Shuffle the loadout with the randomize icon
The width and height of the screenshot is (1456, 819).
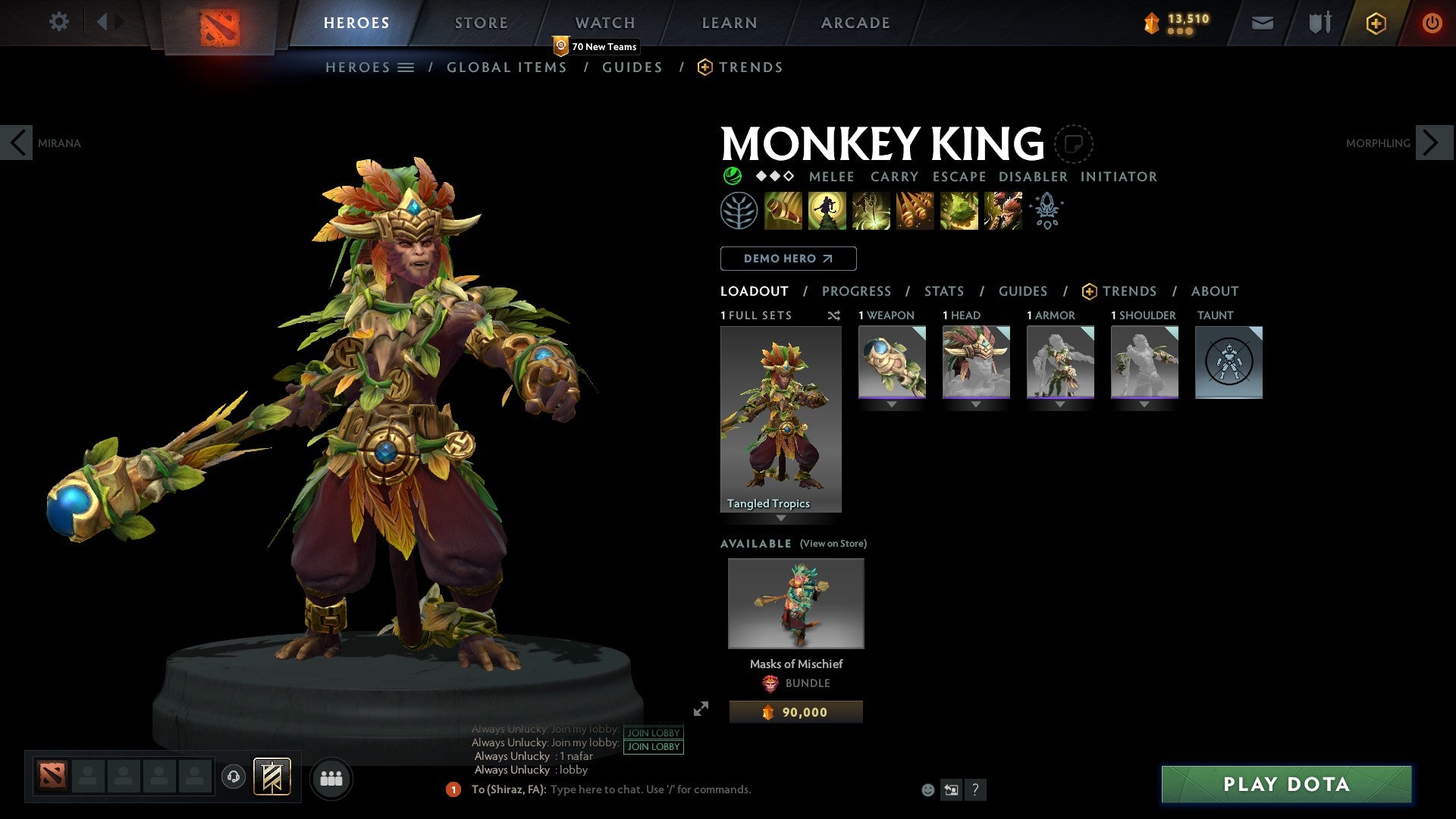pos(833,315)
